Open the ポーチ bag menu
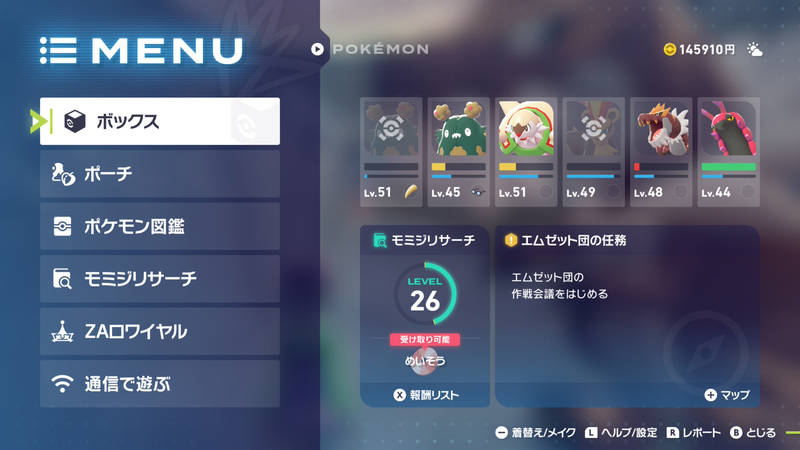The image size is (800, 450). coord(160,174)
